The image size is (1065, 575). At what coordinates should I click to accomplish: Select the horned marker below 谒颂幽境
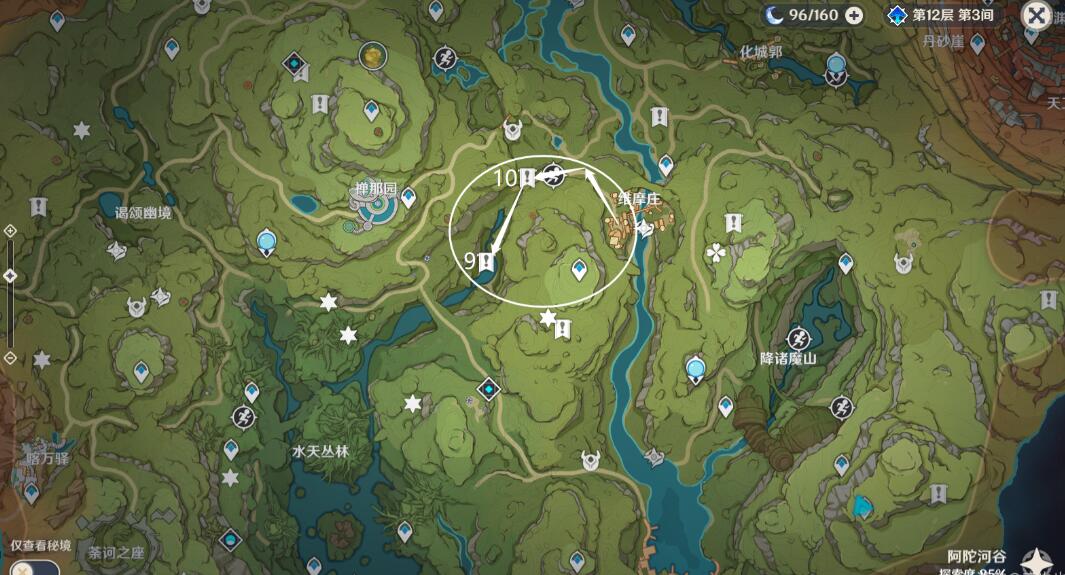(117, 250)
